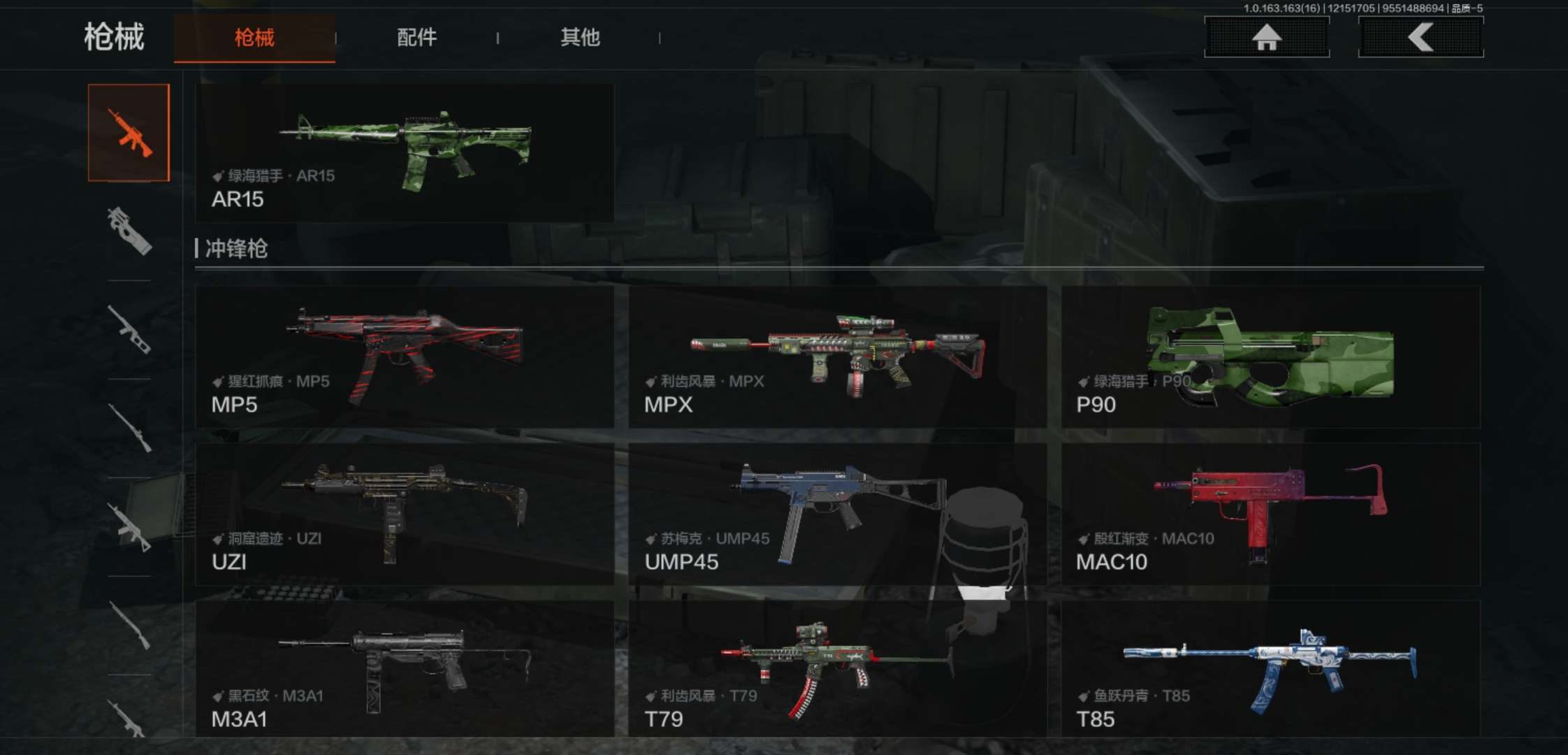Choose the red MP5 submachine gun
Viewport: 1568px width, 755px height.
(405, 357)
